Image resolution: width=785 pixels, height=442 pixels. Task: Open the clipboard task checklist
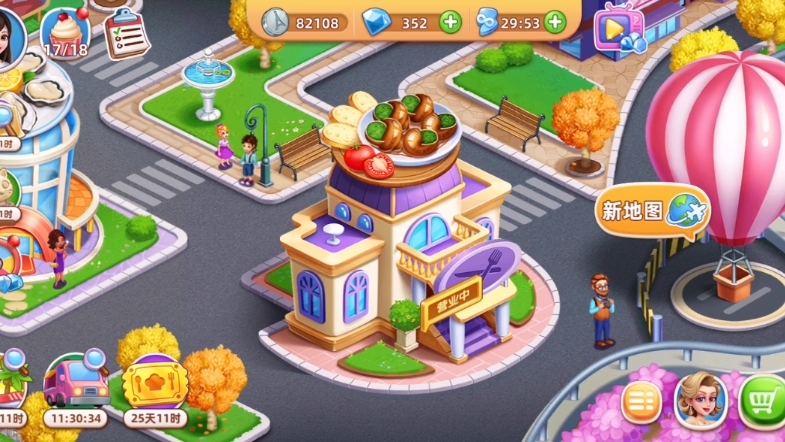point(124,33)
